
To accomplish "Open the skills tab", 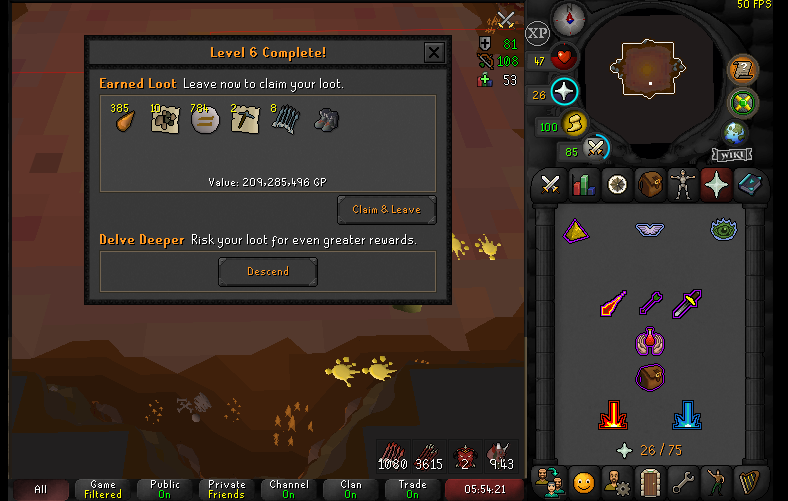I will pyautogui.click(x=583, y=184).
